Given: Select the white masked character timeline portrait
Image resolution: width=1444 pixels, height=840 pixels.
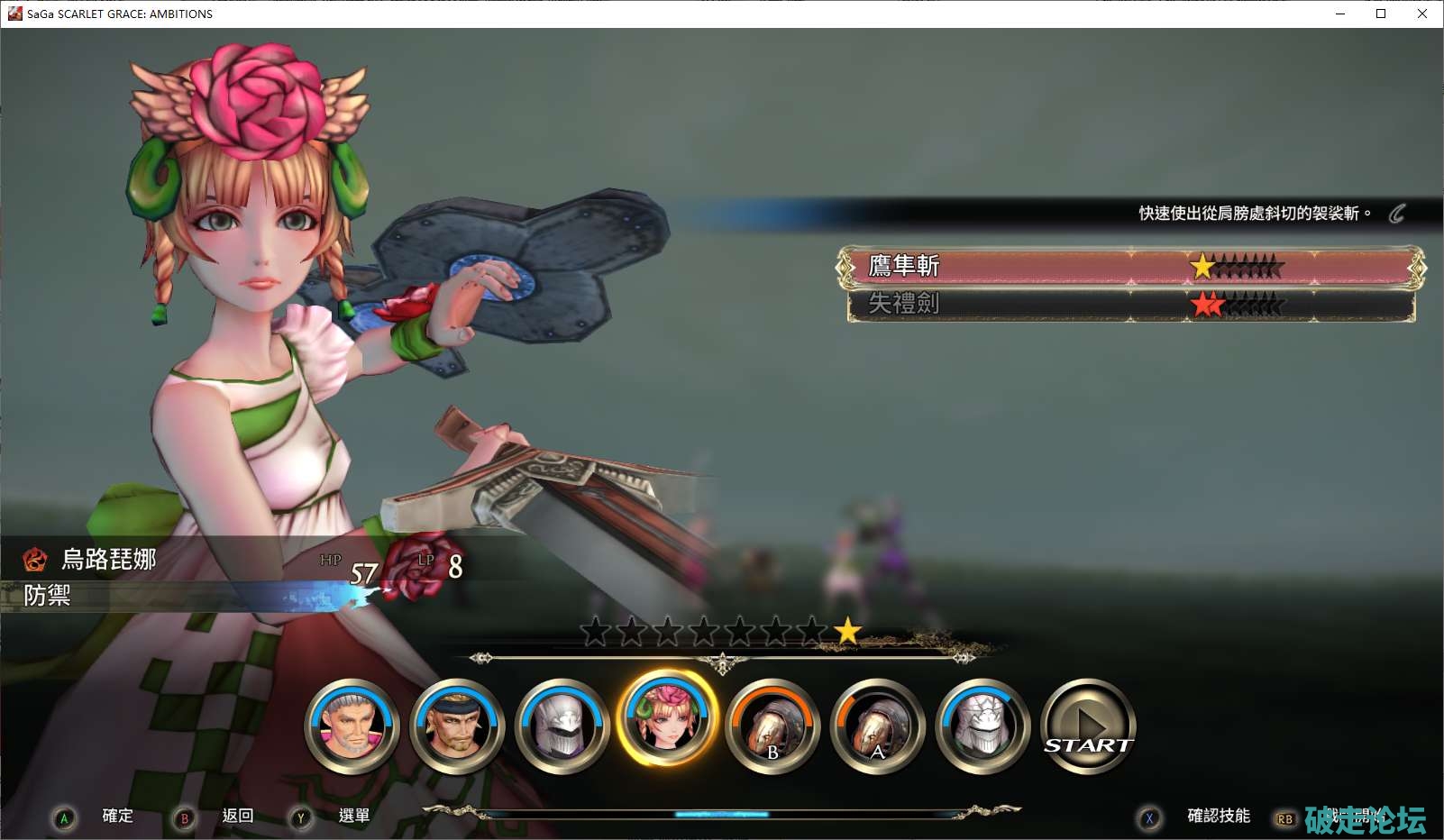Looking at the screenshot, I should 982,726.
